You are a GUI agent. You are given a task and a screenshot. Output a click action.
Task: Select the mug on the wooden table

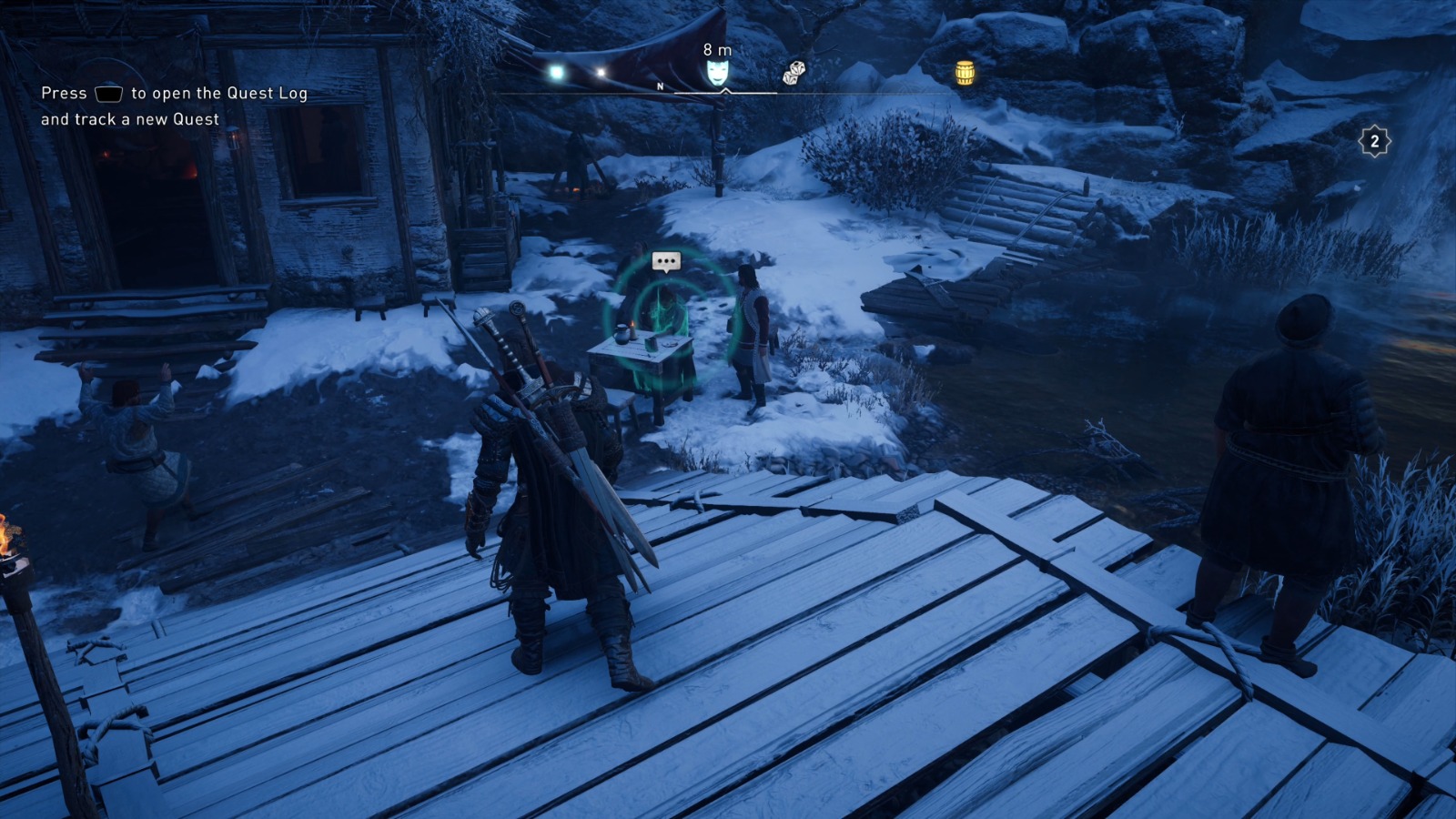pos(650,343)
